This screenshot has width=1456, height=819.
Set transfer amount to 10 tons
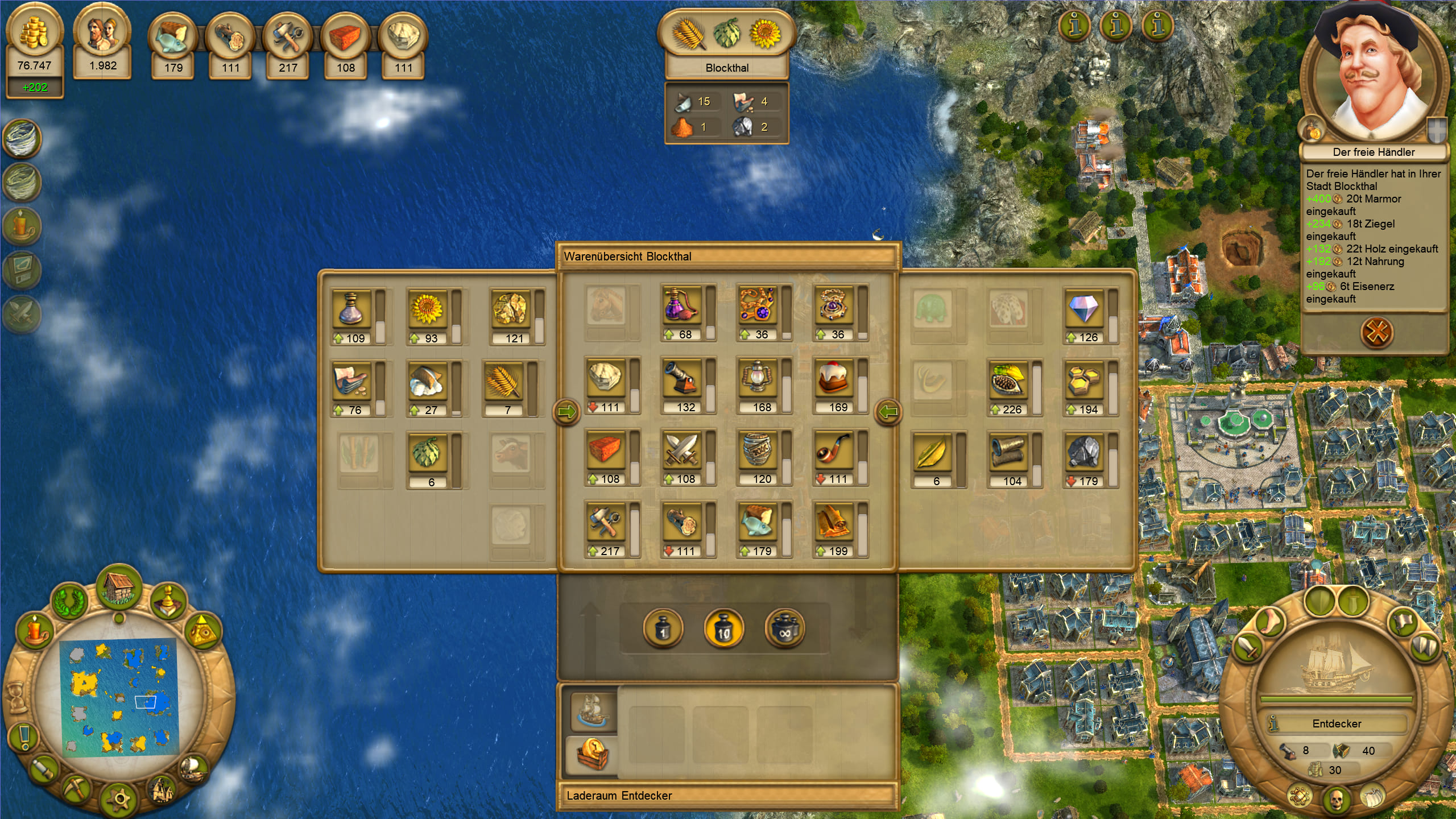(723, 629)
